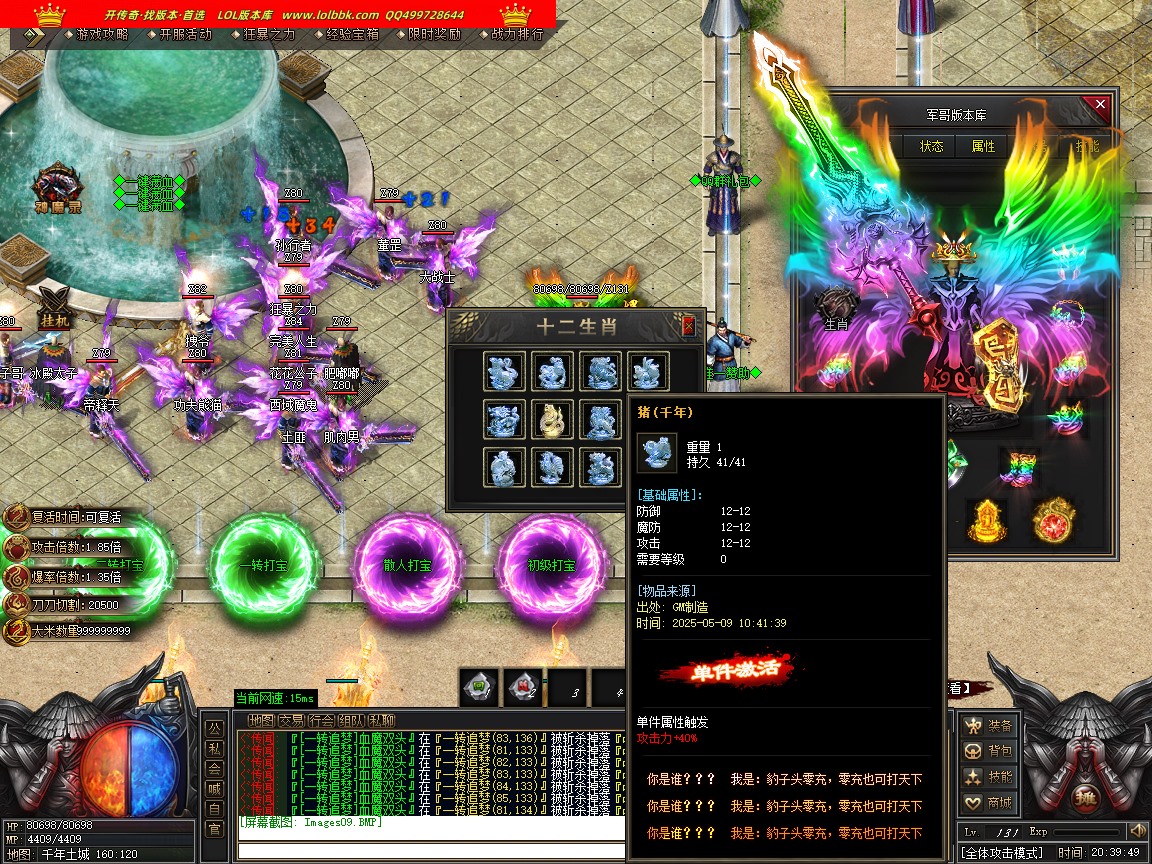Screen dimensions: 1152x864
Task: Open the 技能 skills panel button
Action: 989,777
